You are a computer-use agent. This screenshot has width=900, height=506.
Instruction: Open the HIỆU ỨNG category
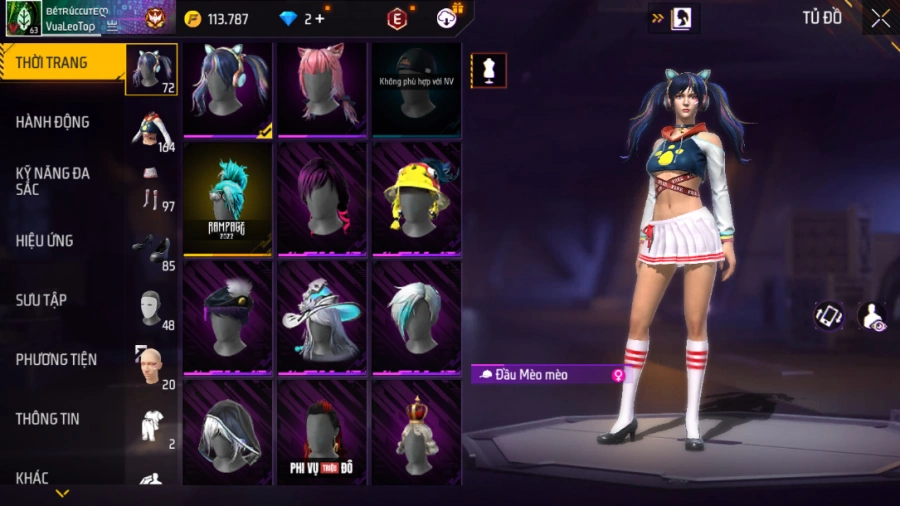point(45,241)
